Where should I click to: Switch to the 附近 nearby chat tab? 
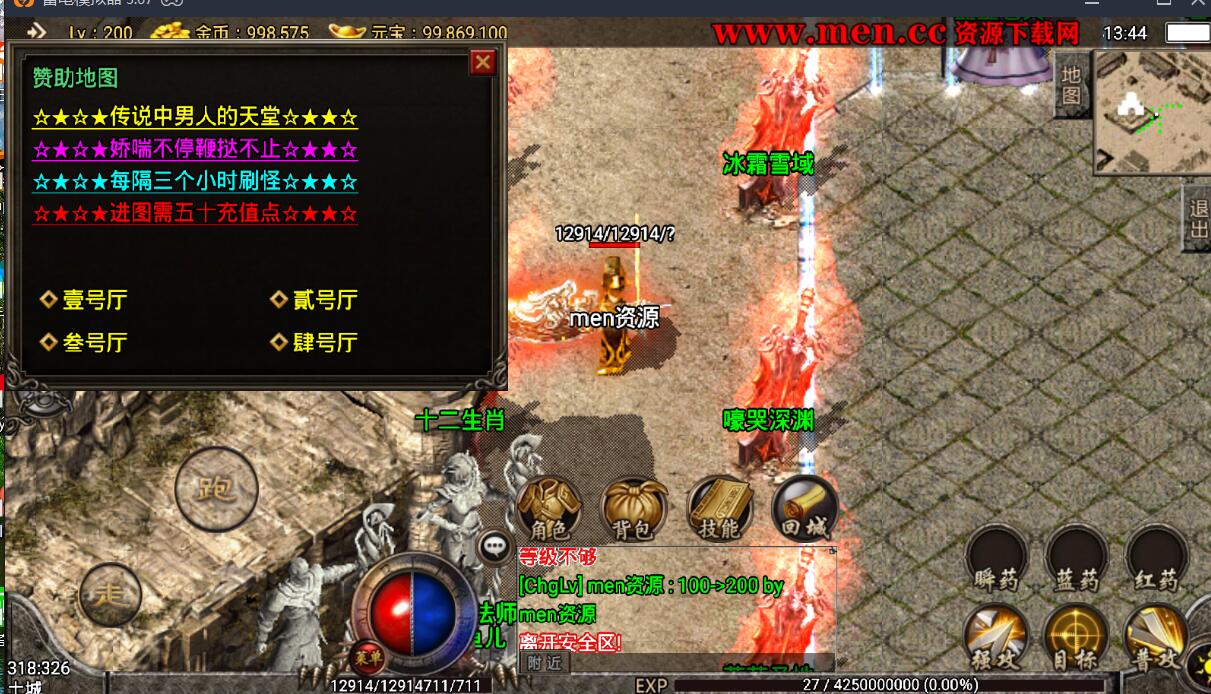point(546,662)
